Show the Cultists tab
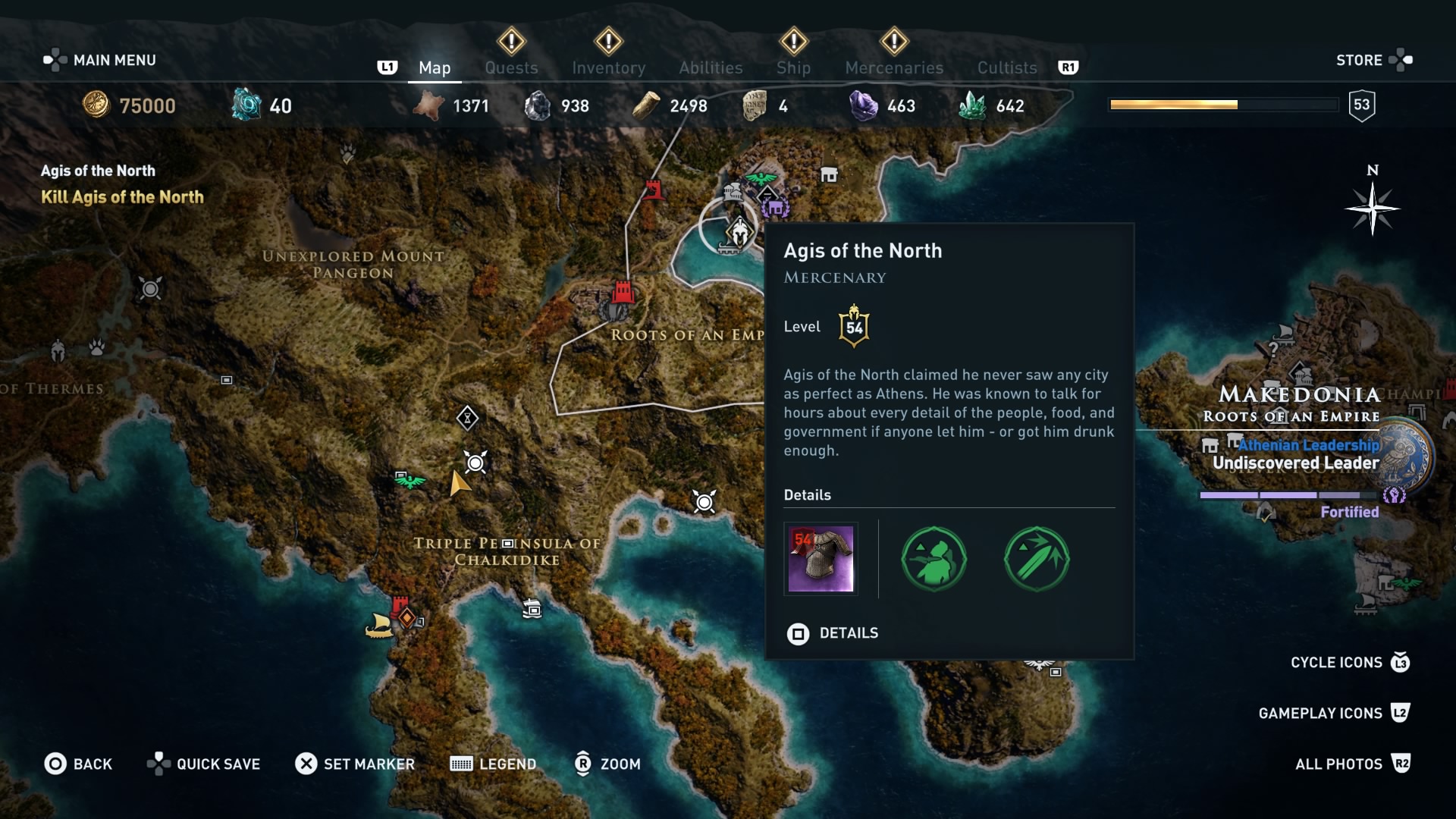1456x819 pixels. (1006, 67)
